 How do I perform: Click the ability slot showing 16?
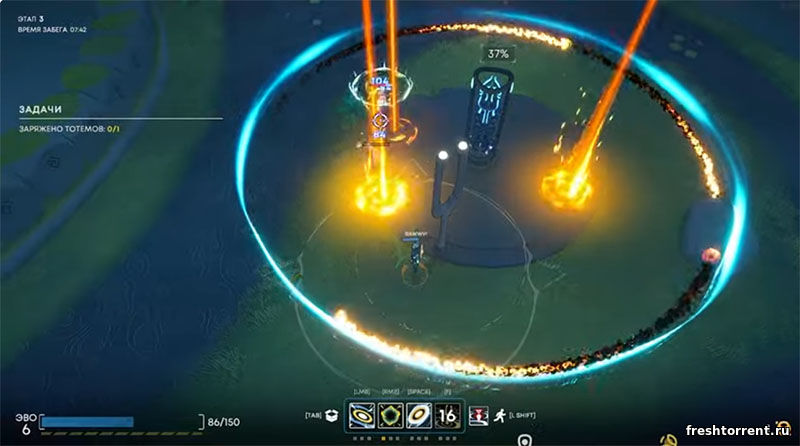448,414
